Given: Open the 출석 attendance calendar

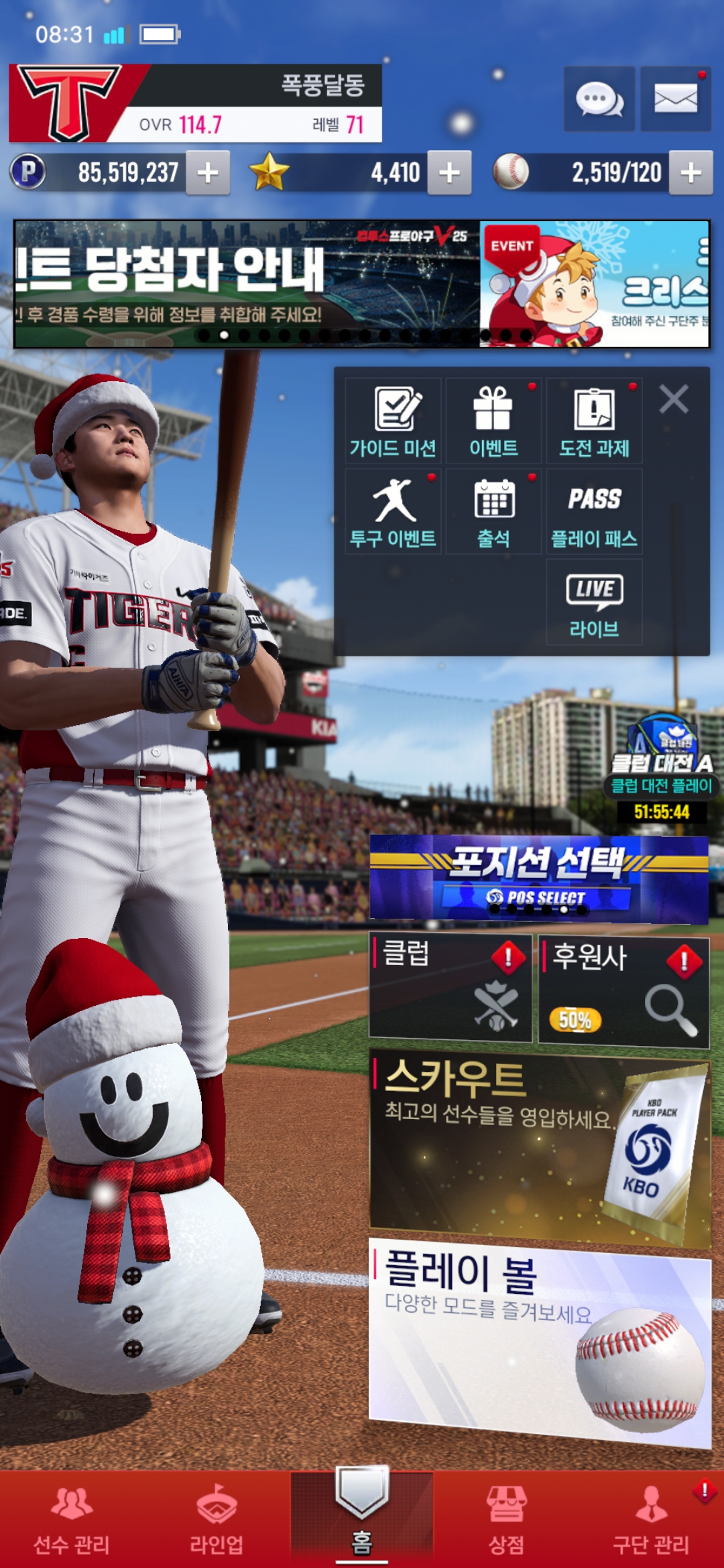Looking at the screenshot, I should pos(493,511).
